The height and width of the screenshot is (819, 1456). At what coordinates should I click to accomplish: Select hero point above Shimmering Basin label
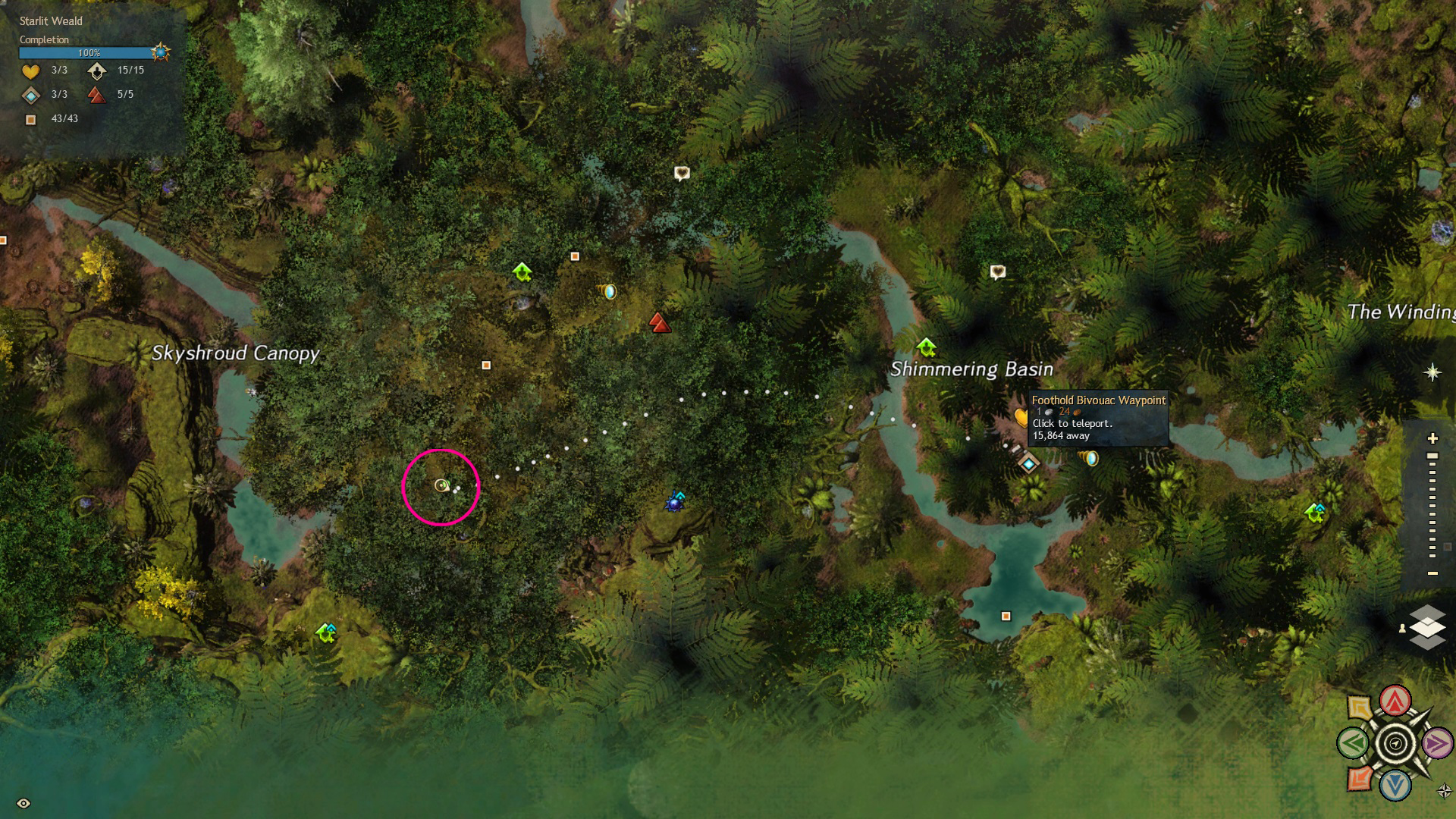926,348
